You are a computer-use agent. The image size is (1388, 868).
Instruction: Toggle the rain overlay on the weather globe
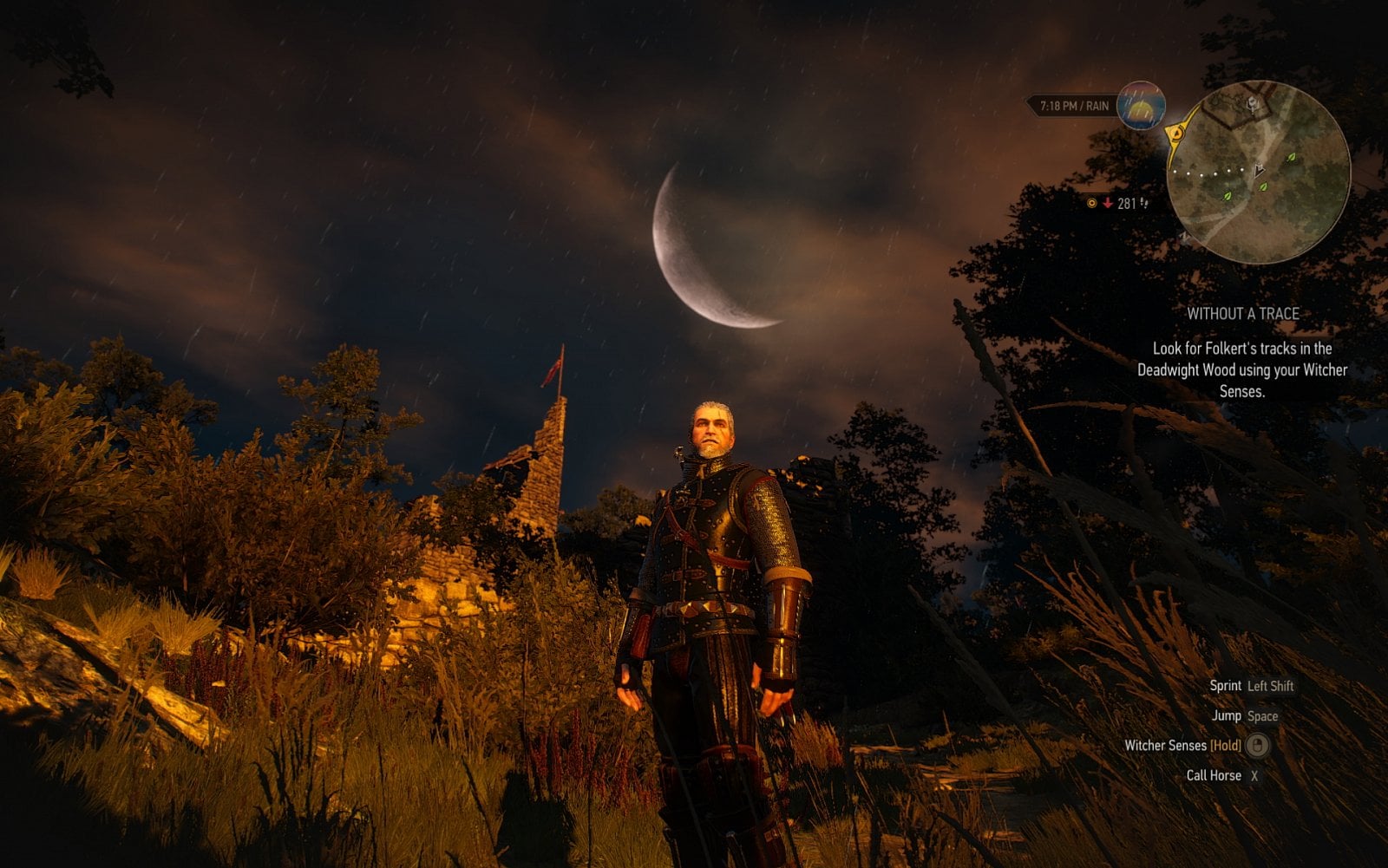(1135, 95)
